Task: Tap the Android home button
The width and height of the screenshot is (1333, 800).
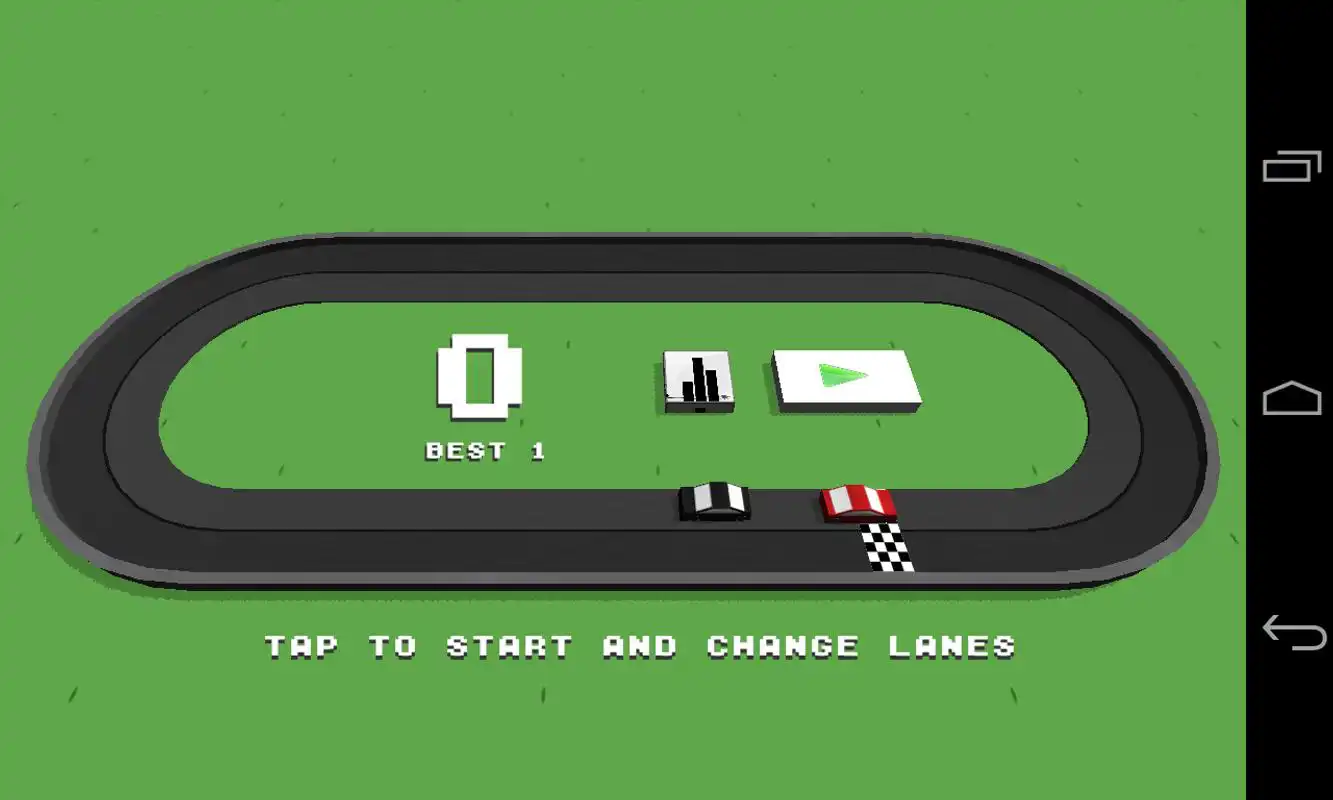Action: pos(1290,398)
